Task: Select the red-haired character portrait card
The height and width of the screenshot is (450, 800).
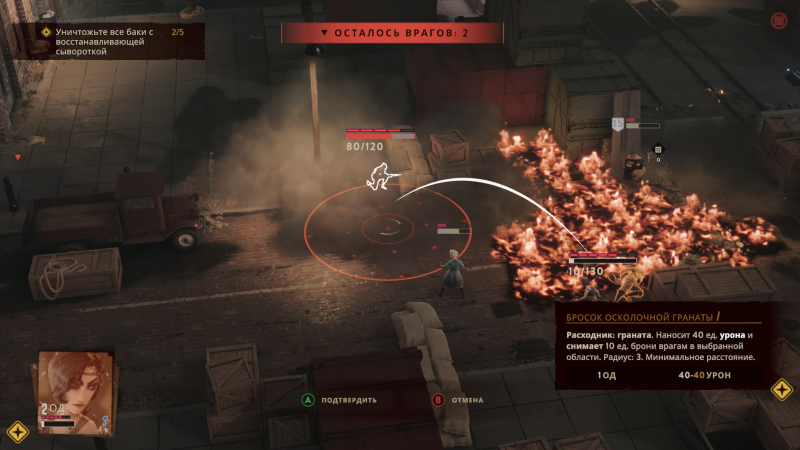Action: point(77,390)
